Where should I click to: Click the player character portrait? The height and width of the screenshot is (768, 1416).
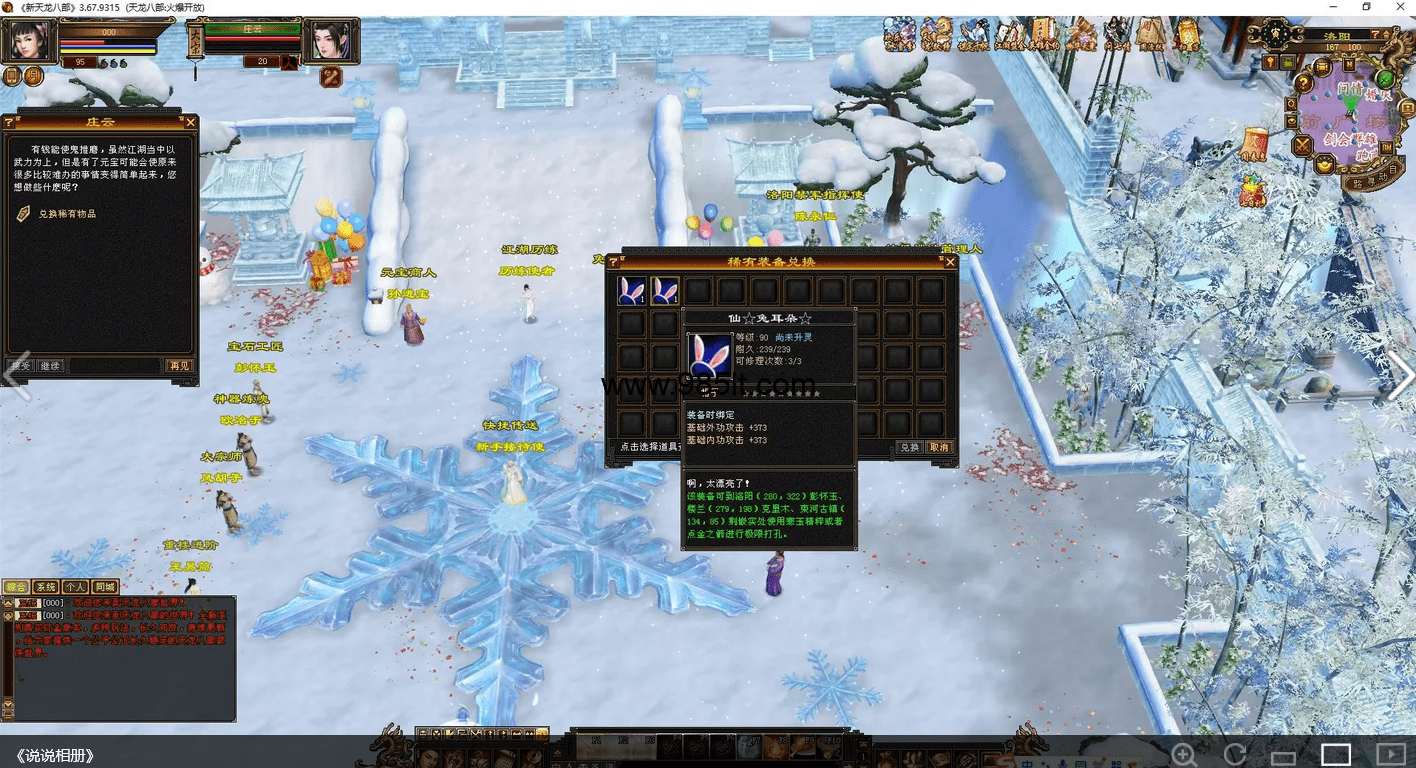tap(27, 40)
